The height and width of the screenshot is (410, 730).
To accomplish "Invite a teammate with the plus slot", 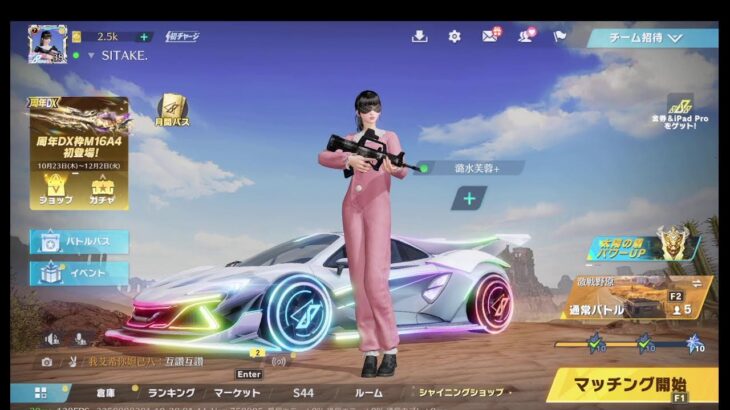I will (x=468, y=198).
